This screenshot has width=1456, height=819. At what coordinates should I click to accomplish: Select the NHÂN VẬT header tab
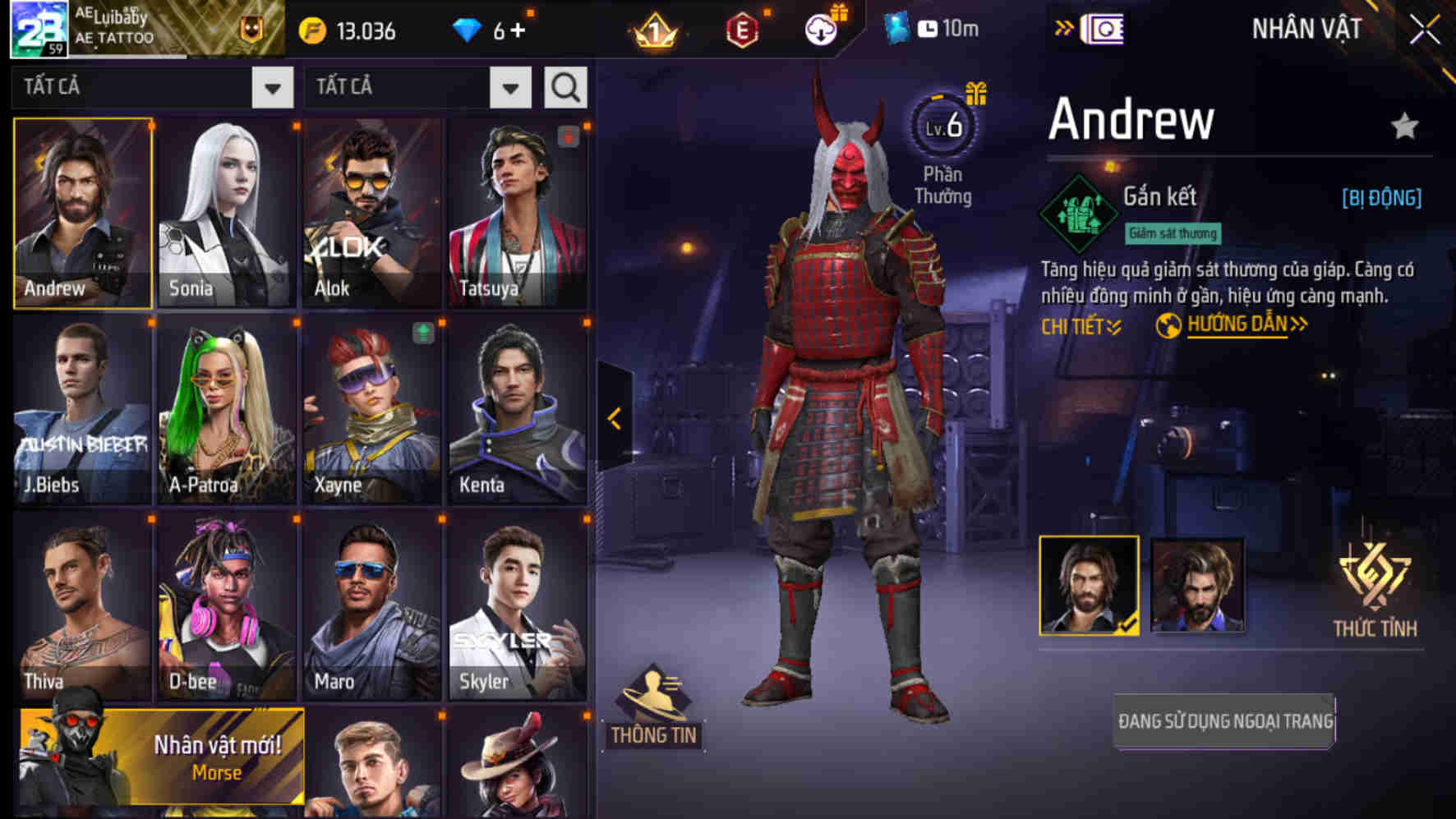[x=1305, y=28]
